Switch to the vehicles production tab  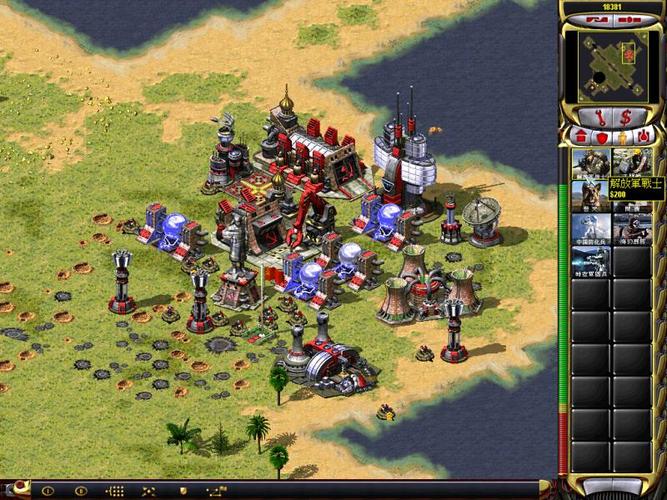(x=645, y=136)
